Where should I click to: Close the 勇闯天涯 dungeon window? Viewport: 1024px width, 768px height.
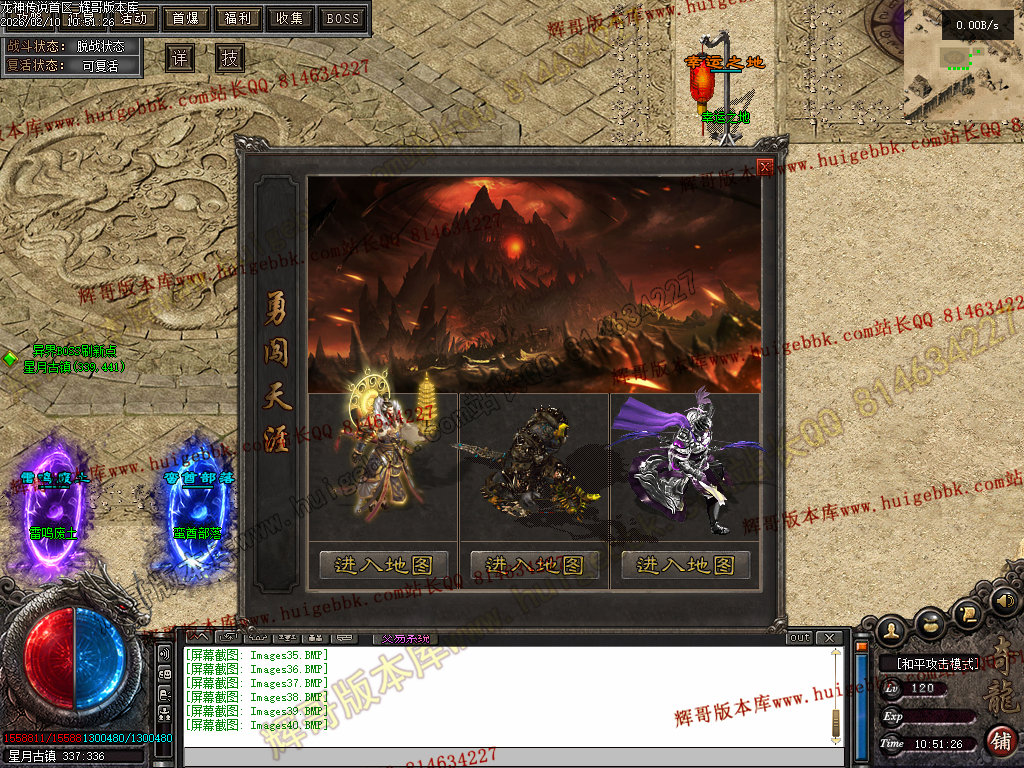765,167
